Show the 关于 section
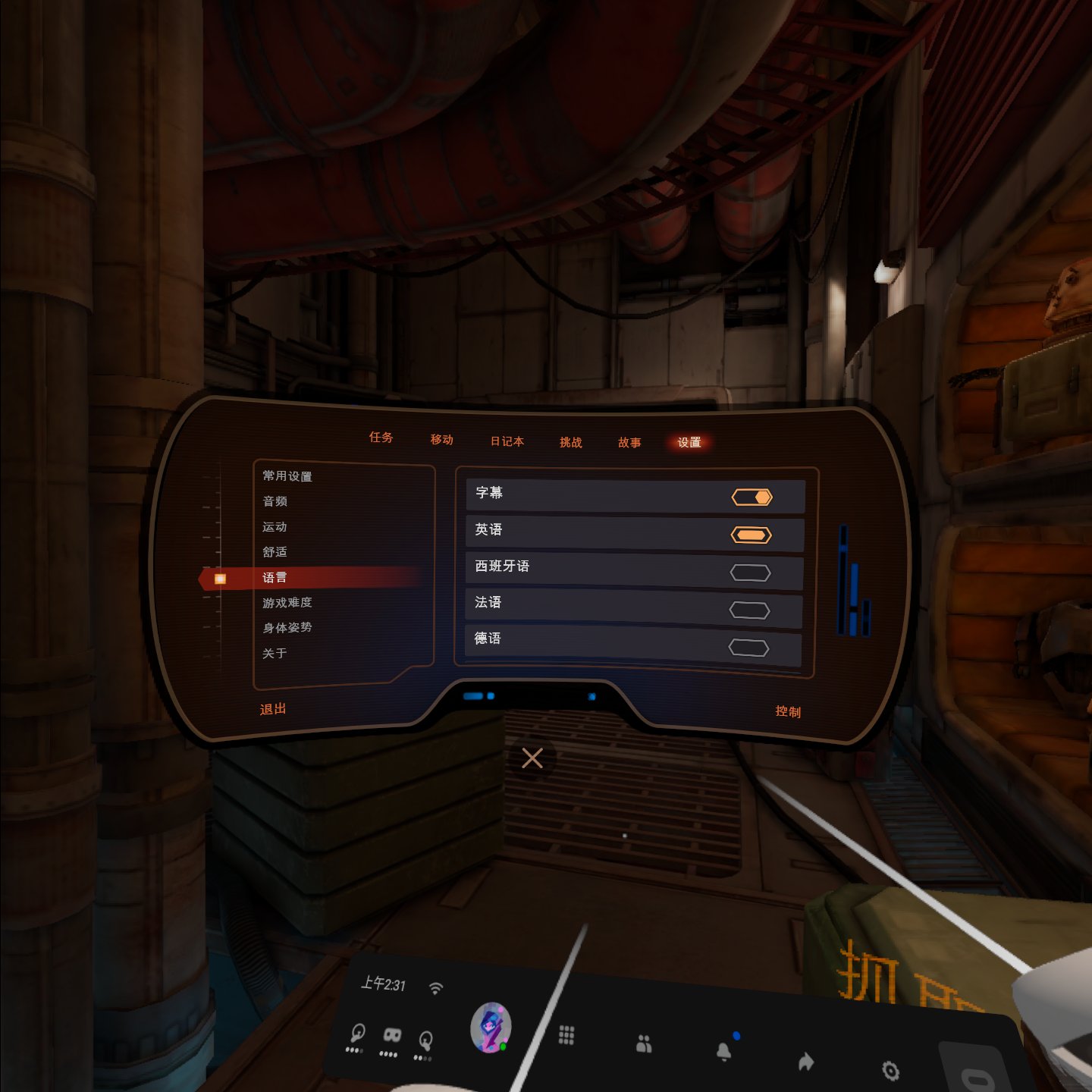Image resolution: width=1092 pixels, height=1092 pixels. [275, 654]
